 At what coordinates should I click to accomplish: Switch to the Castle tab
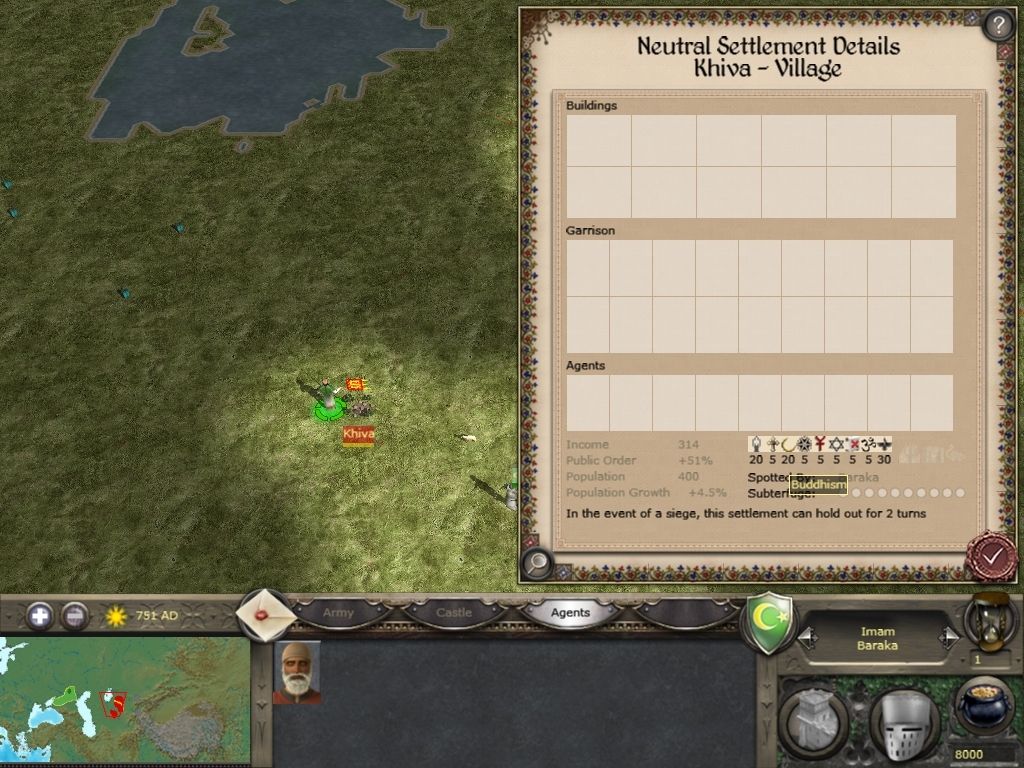pyautogui.click(x=454, y=613)
